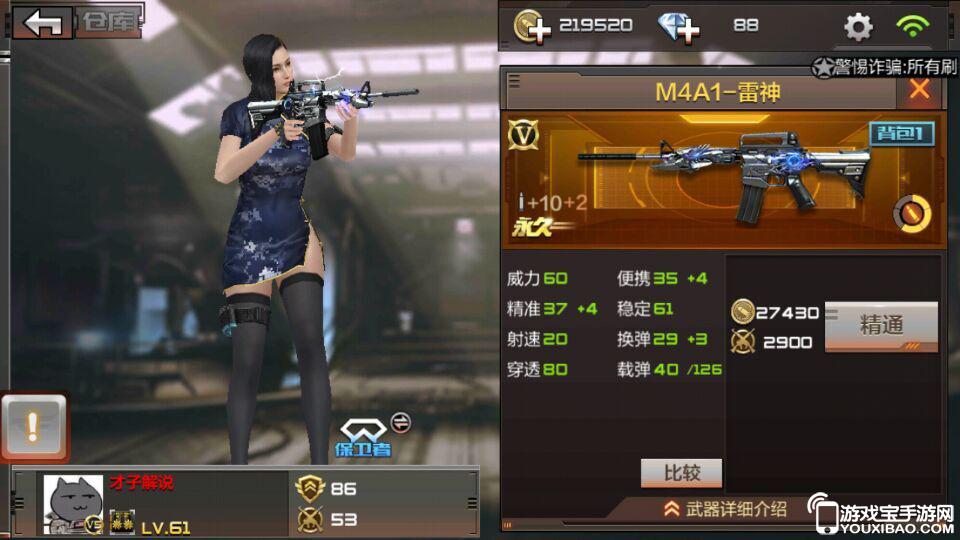The image size is (960, 540).
Task: Expand 武器详细介绍 weapon details
Action: tap(725, 509)
